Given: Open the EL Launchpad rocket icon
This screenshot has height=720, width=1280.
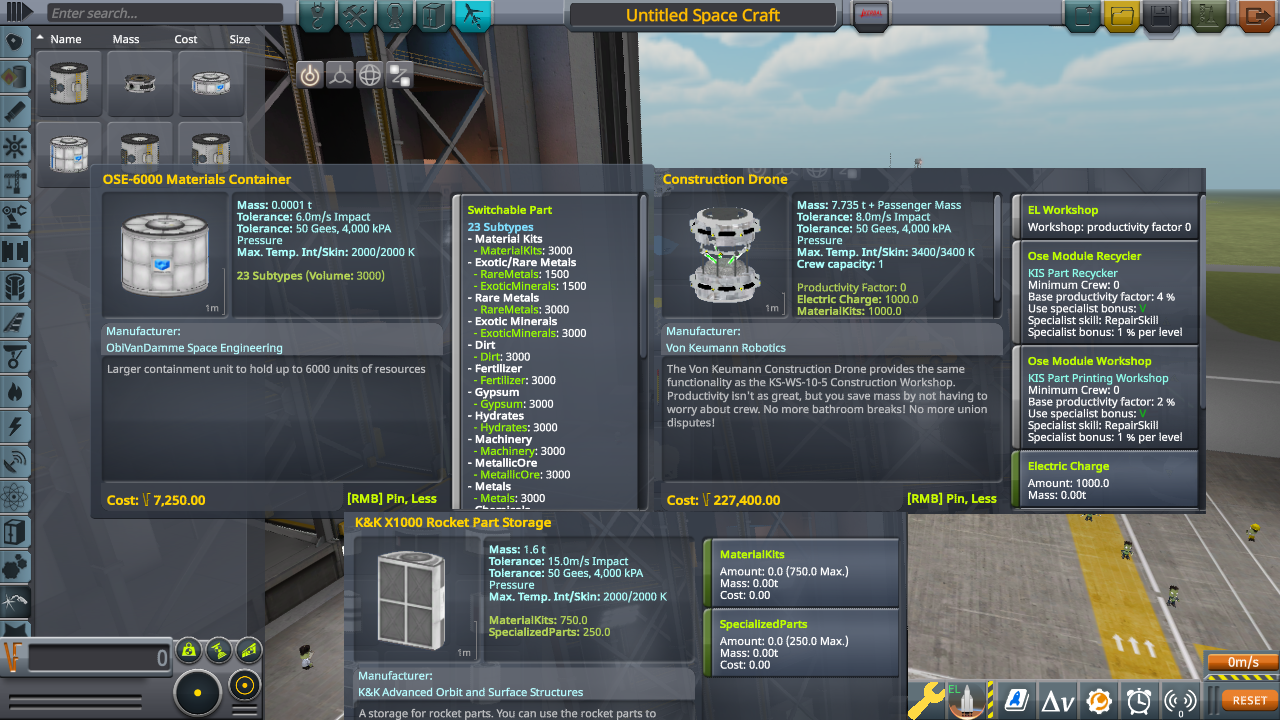Looking at the screenshot, I should [x=965, y=700].
